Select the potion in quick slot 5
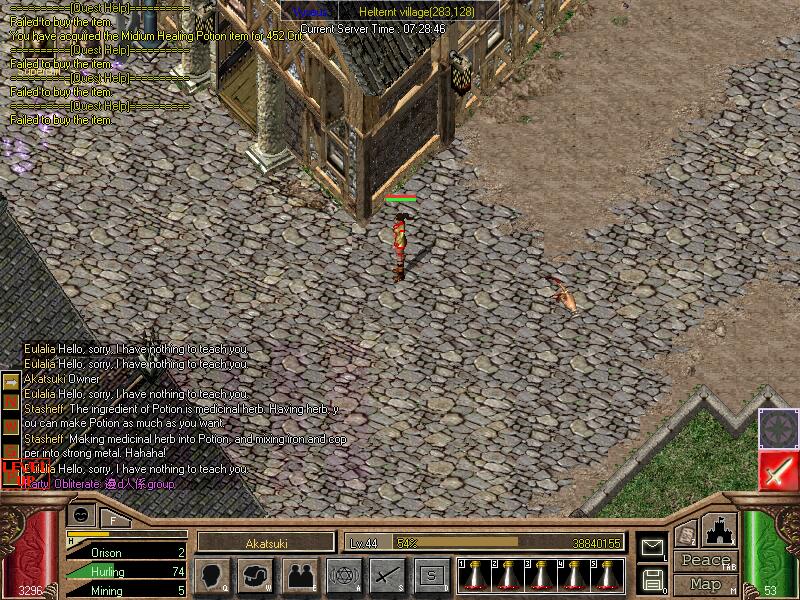 (607, 574)
